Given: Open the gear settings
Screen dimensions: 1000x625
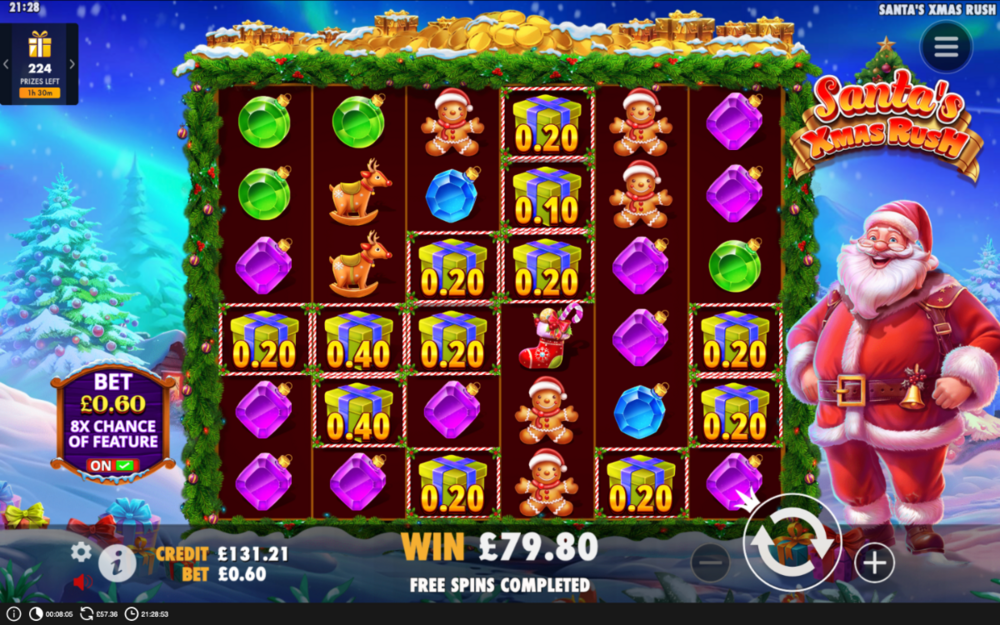Looking at the screenshot, I should [x=81, y=551].
